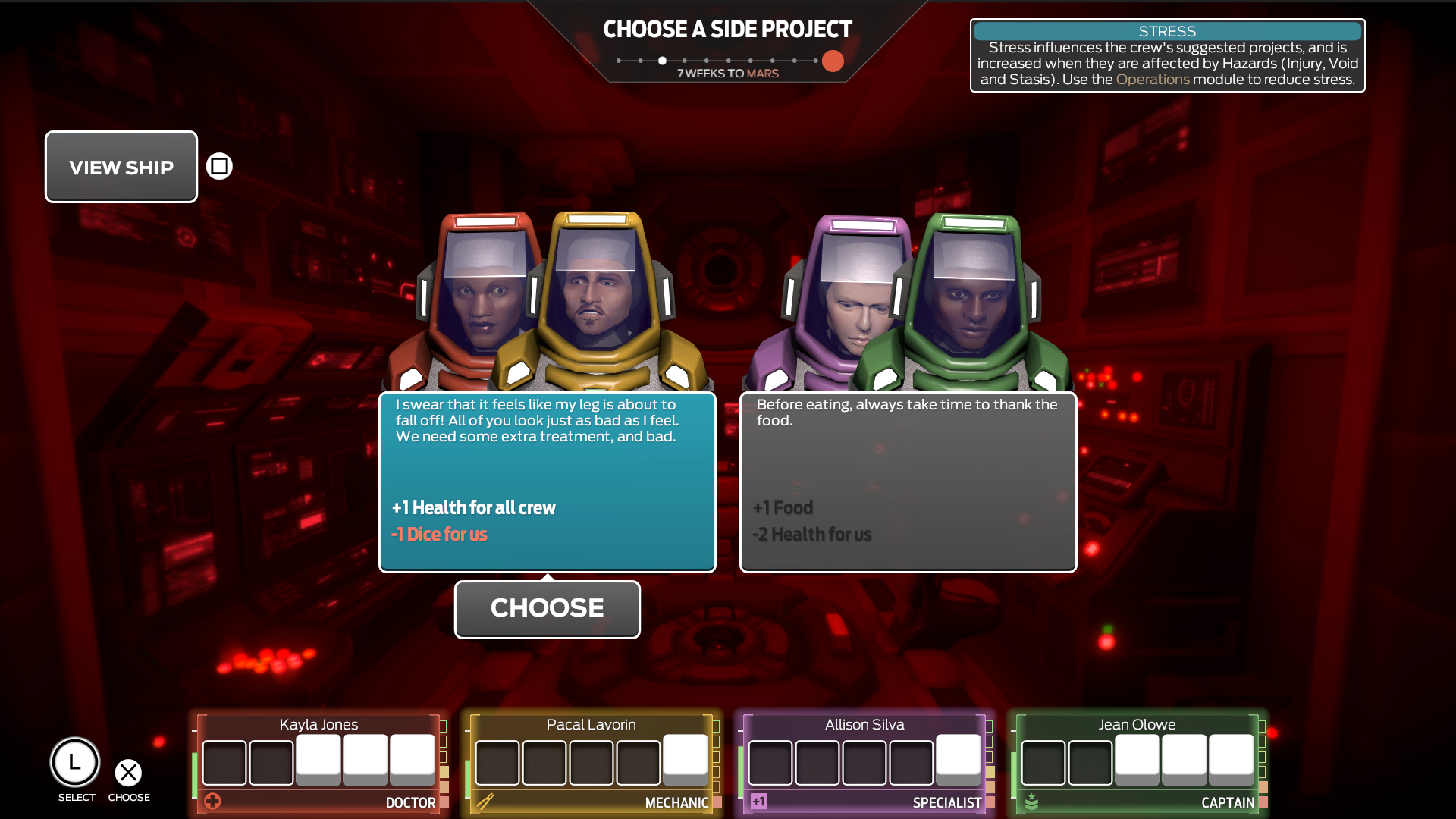Select the '+1 Food' side project card
1456x819 pixels.
pos(908,482)
